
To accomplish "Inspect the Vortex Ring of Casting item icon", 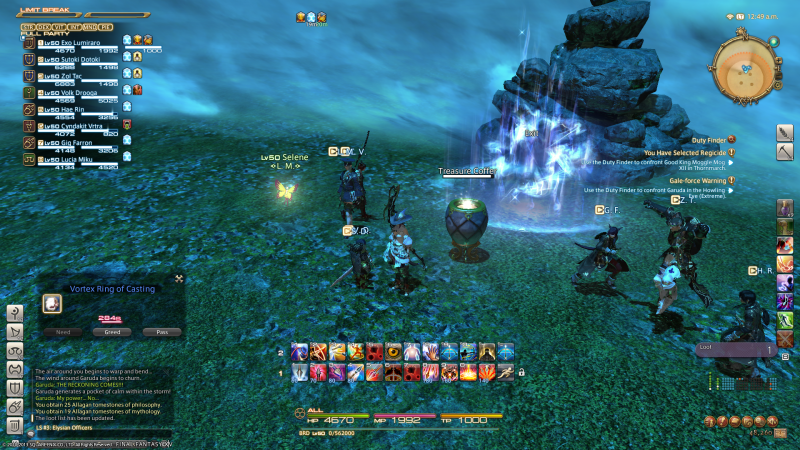I will [54, 303].
